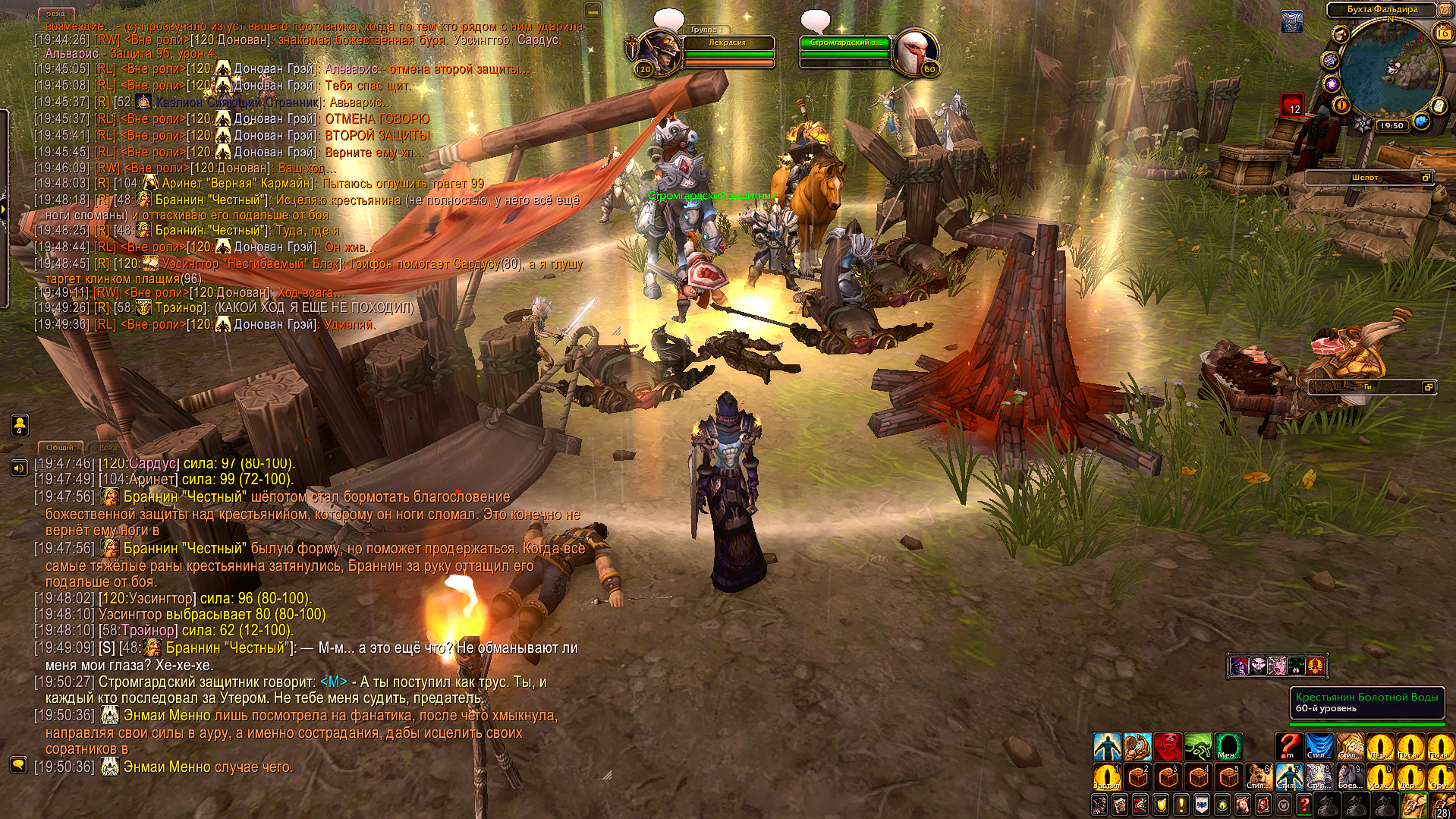This screenshot has width=1456, height=819.
Task: Select the player portrait frame Лекрасия
Action: (x=657, y=53)
